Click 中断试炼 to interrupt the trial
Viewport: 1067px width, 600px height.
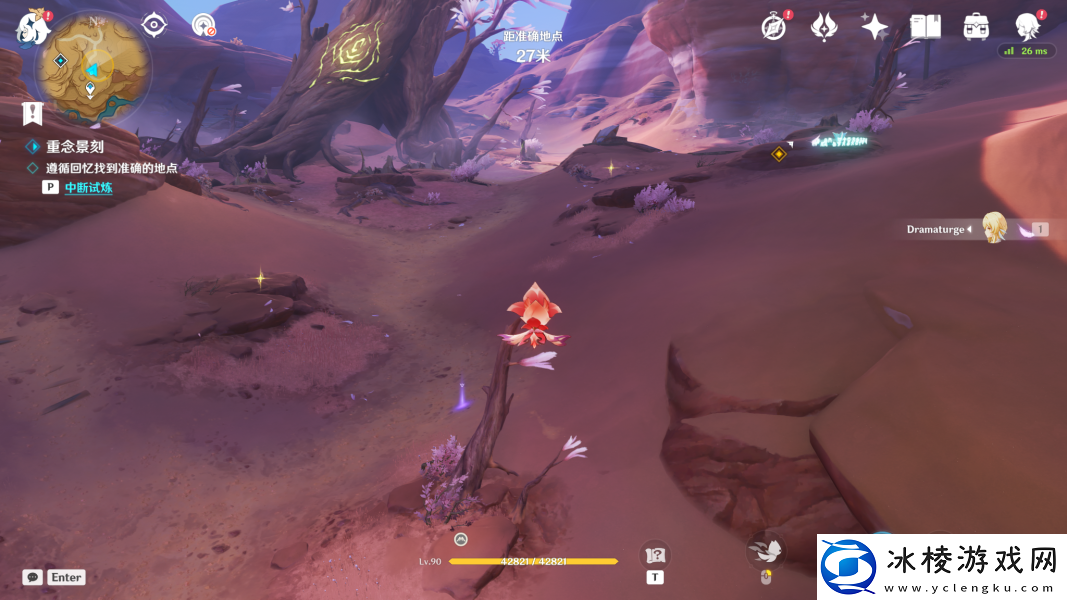click(88, 187)
